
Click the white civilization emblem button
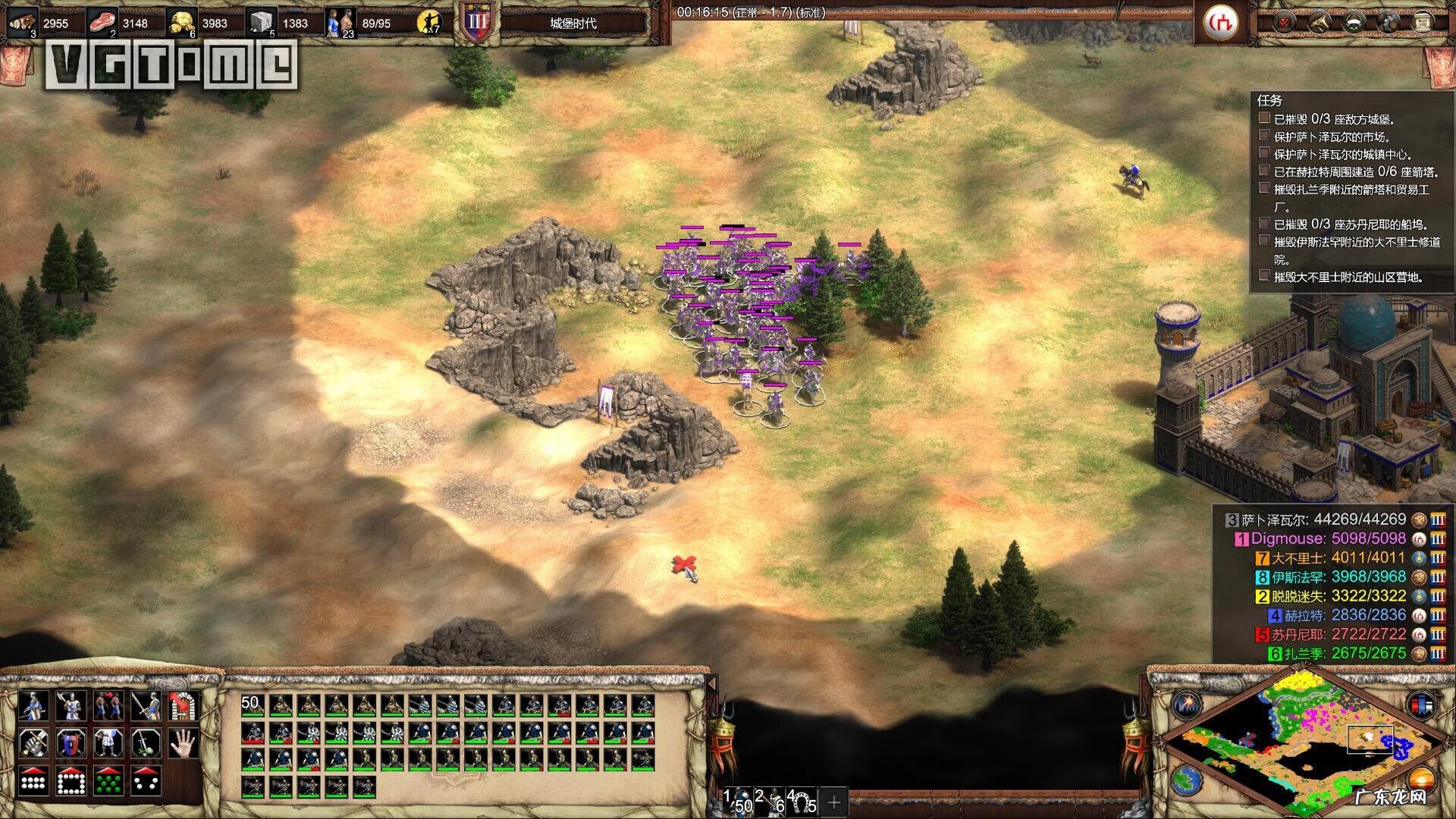coord(1222,22)
